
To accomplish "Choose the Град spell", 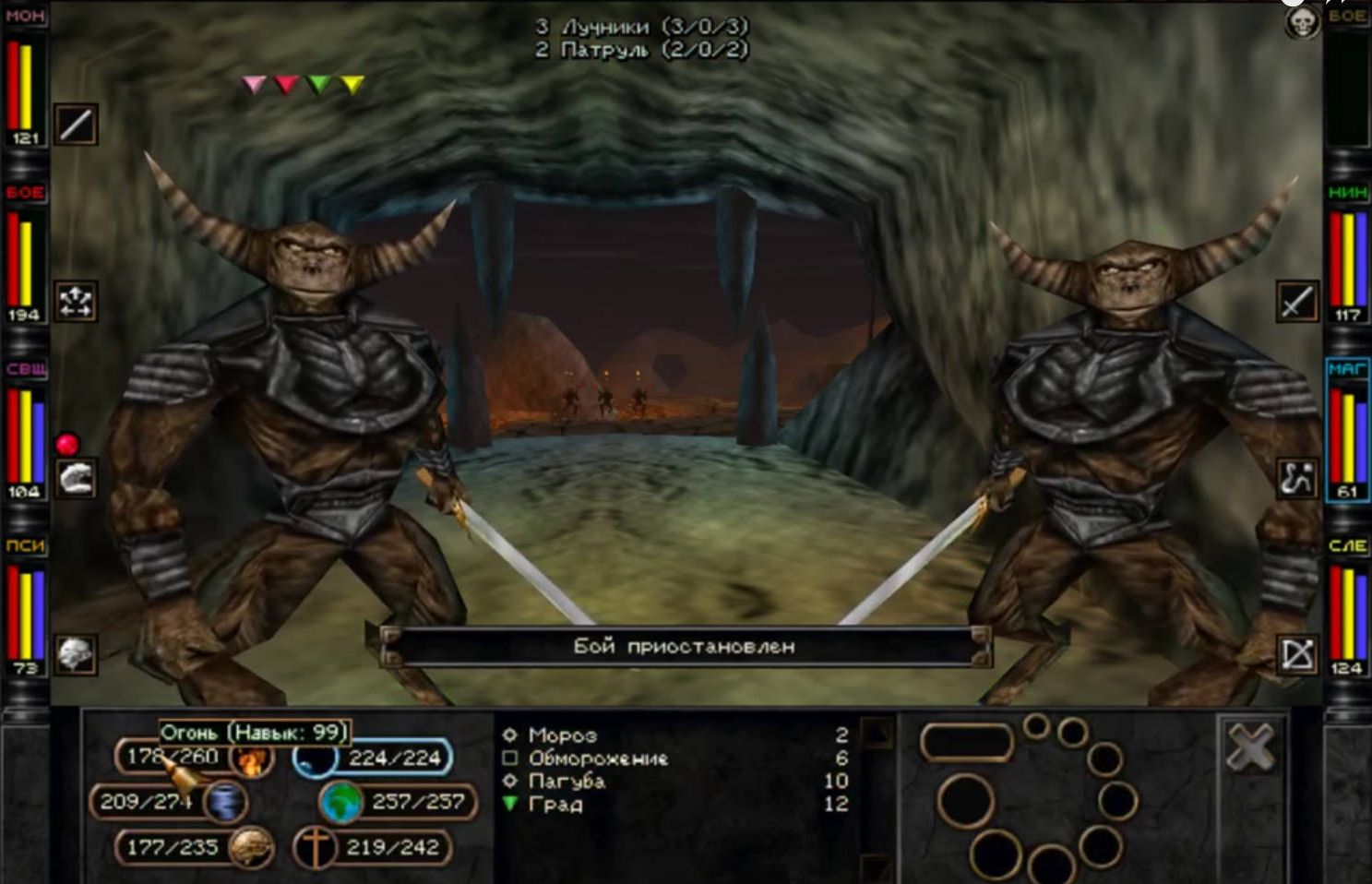I will click(555, 805).
